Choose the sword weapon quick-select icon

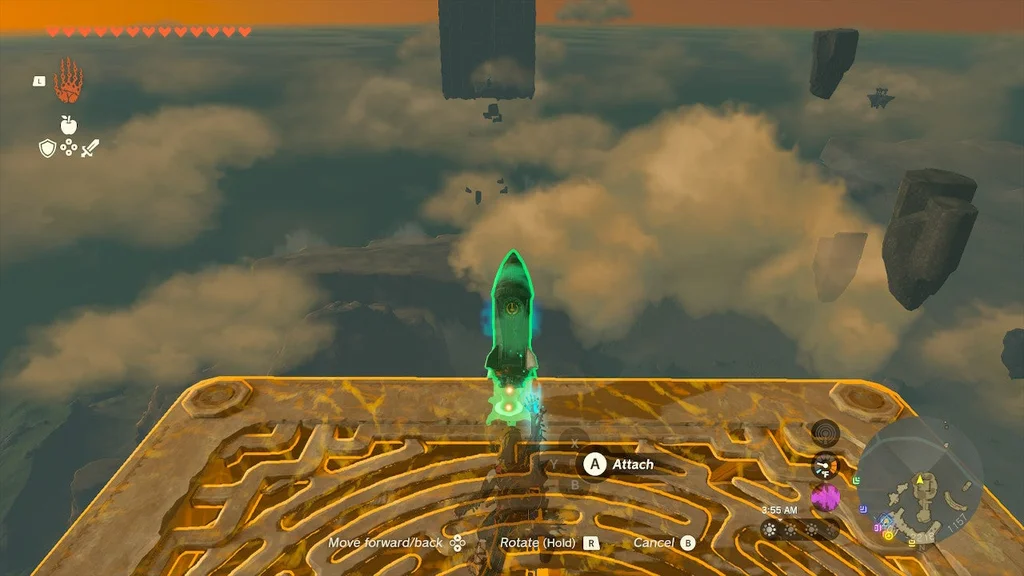click(91, 148)
